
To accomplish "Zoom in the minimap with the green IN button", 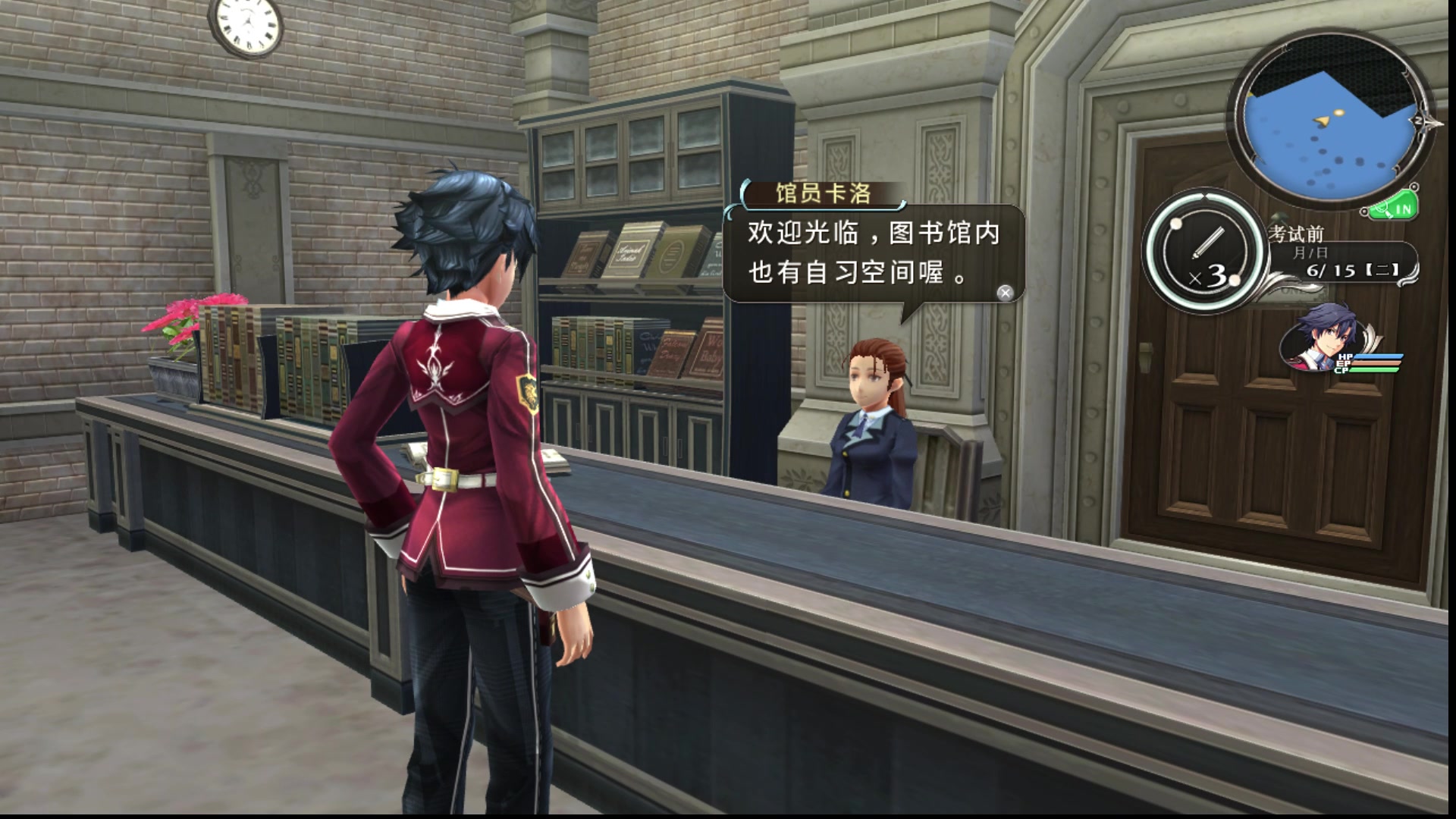I will tap(1395, 209).
